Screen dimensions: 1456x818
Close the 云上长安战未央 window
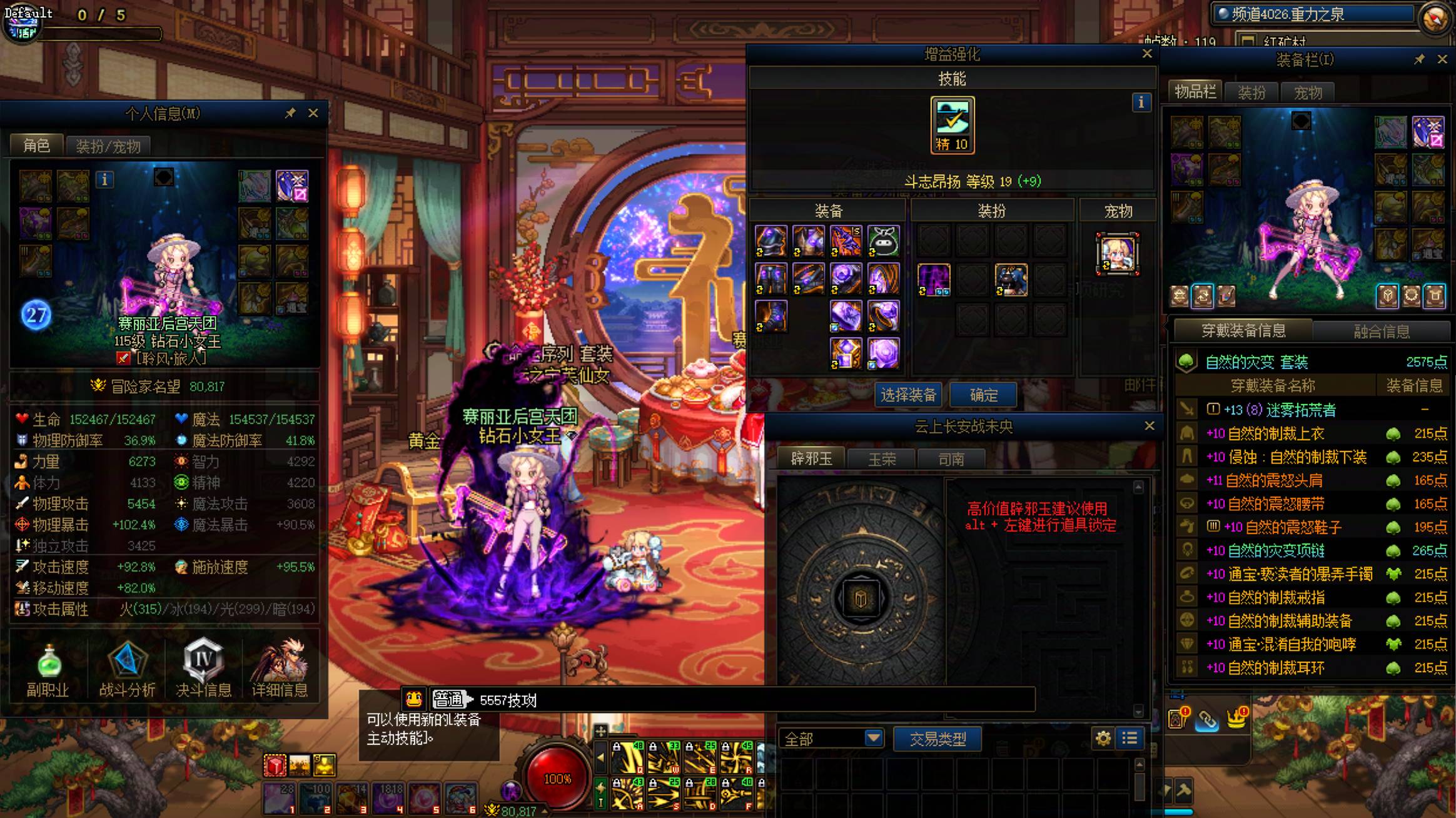(x=1150, y=426)
